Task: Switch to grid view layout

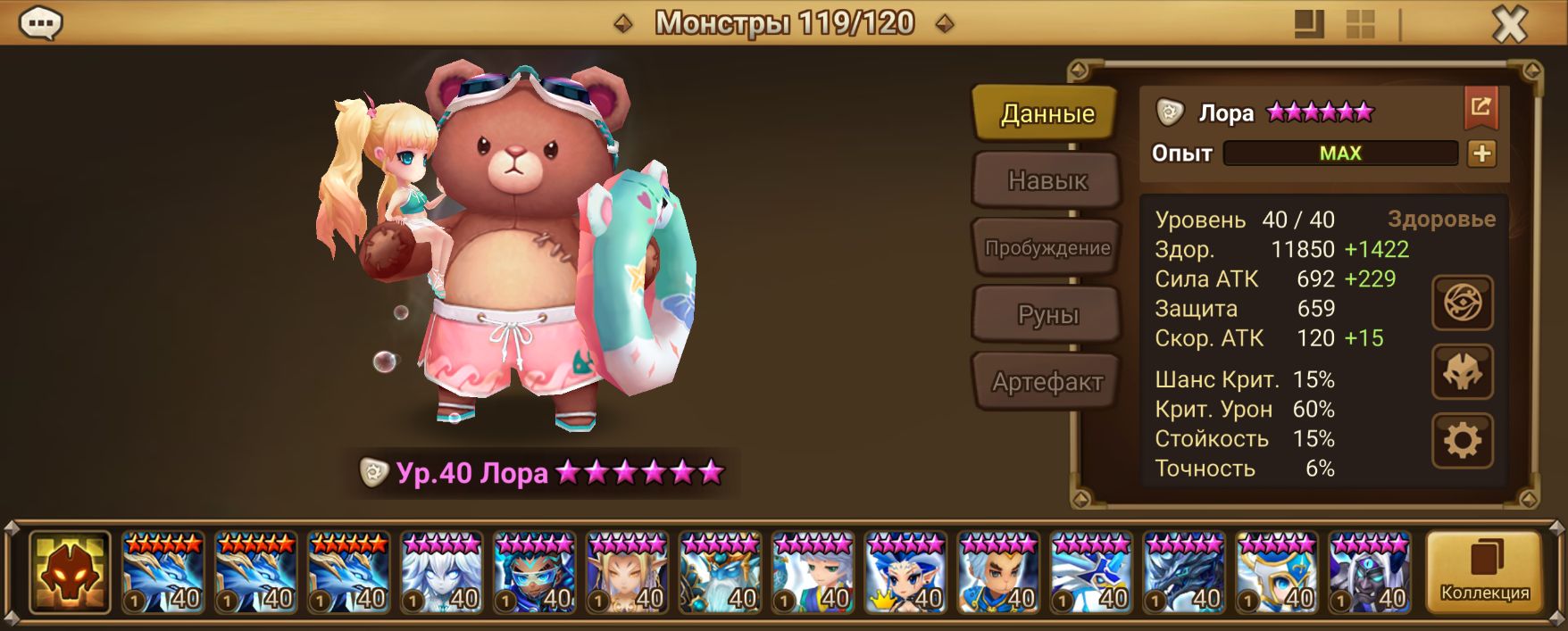Action: pyautogui.click(x=1360, y=25)
